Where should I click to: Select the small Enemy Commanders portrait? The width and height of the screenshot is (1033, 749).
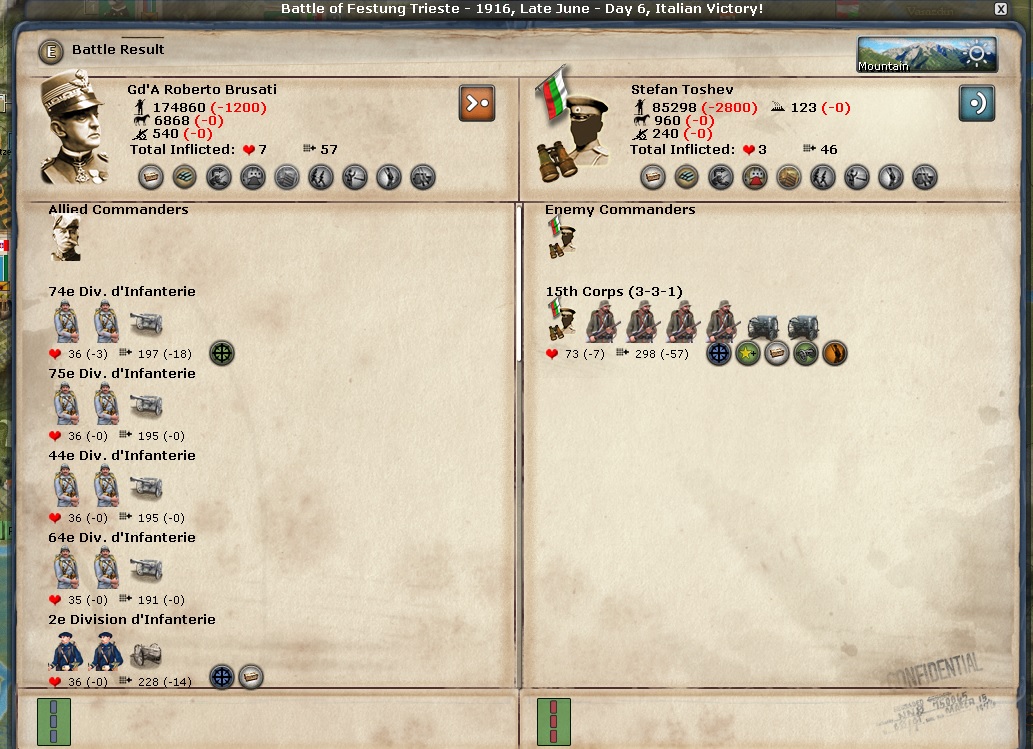(561, 239)
